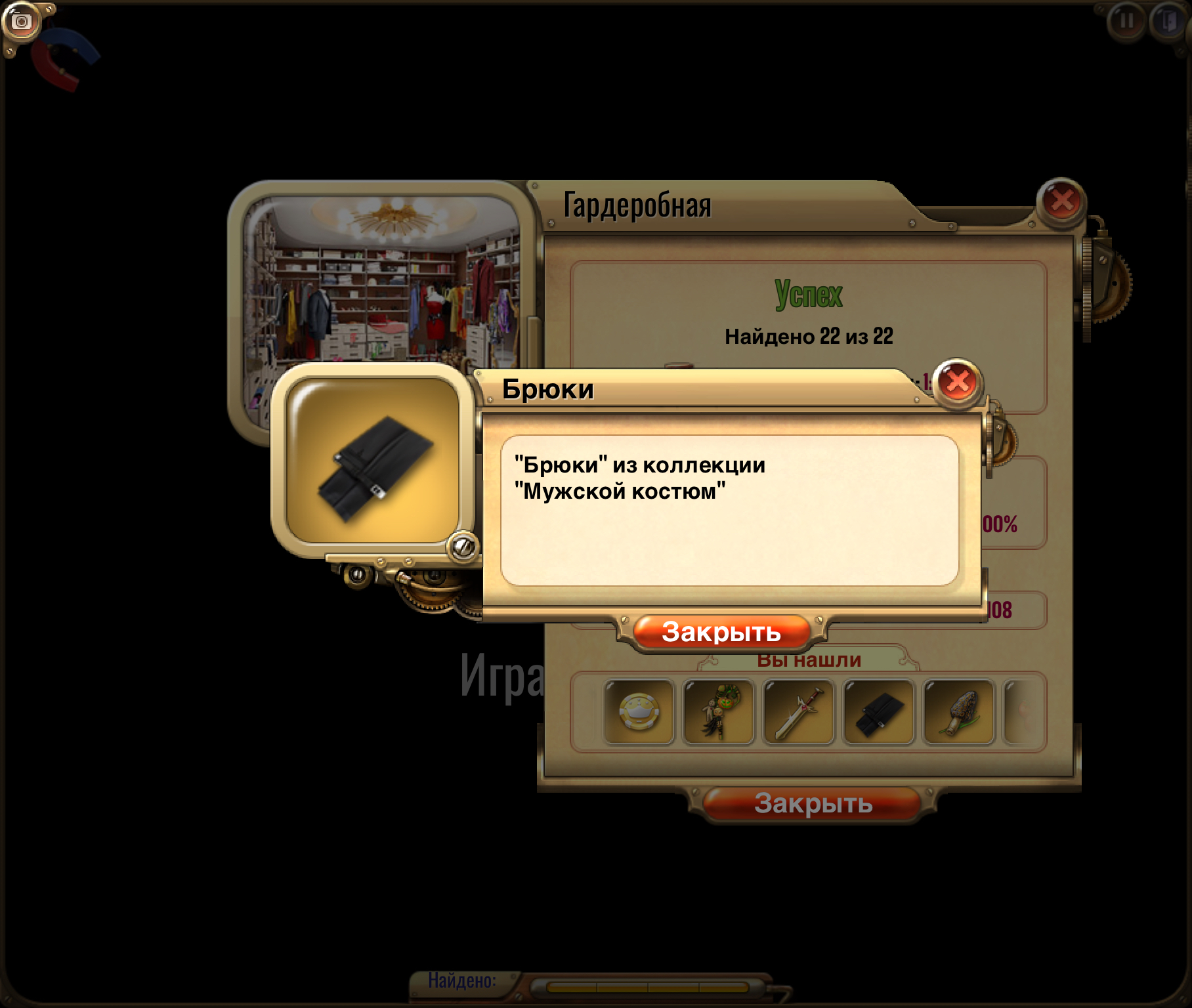Image resolution: width=1192 pixels, height=1008 pixels.
Task: Select the gold poker chip found item
Action: pos(639,713)
